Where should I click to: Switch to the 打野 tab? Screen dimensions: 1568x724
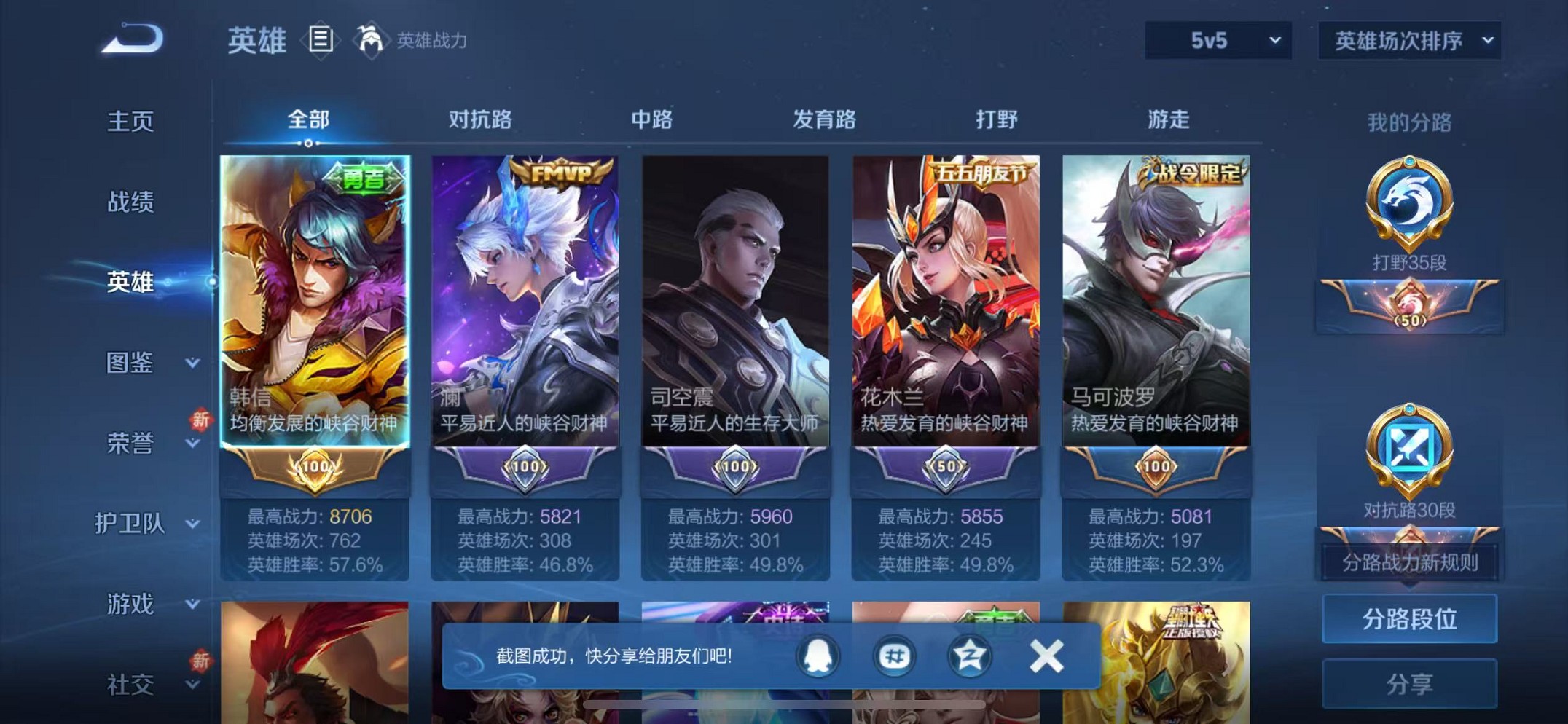click(x=996, y=120)
